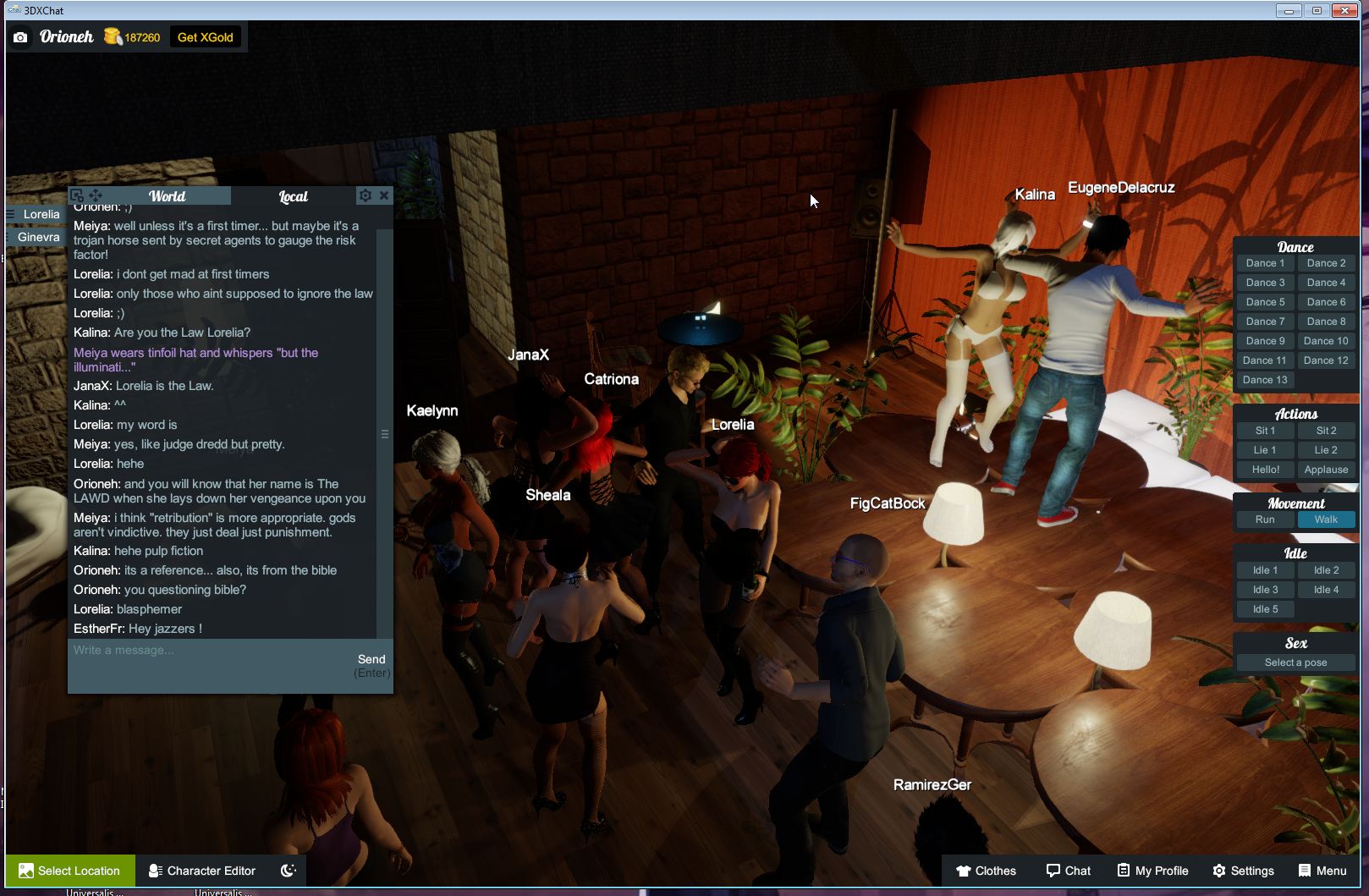This screenshot has height=896, width=1369.
Task: Toggle night mode with the moon icon
Action: click(288, 871)
